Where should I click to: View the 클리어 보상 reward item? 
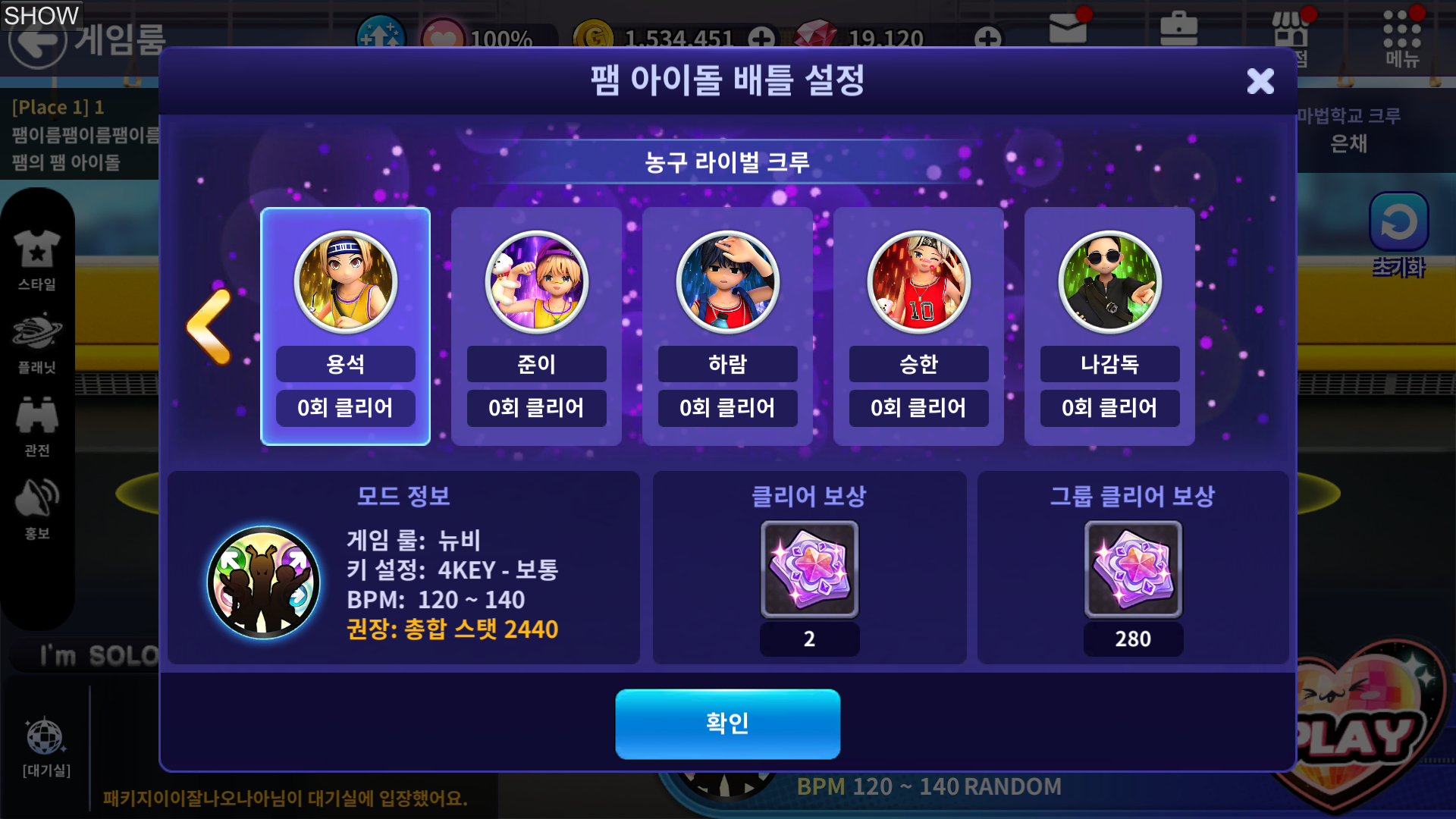click(809, 569)
